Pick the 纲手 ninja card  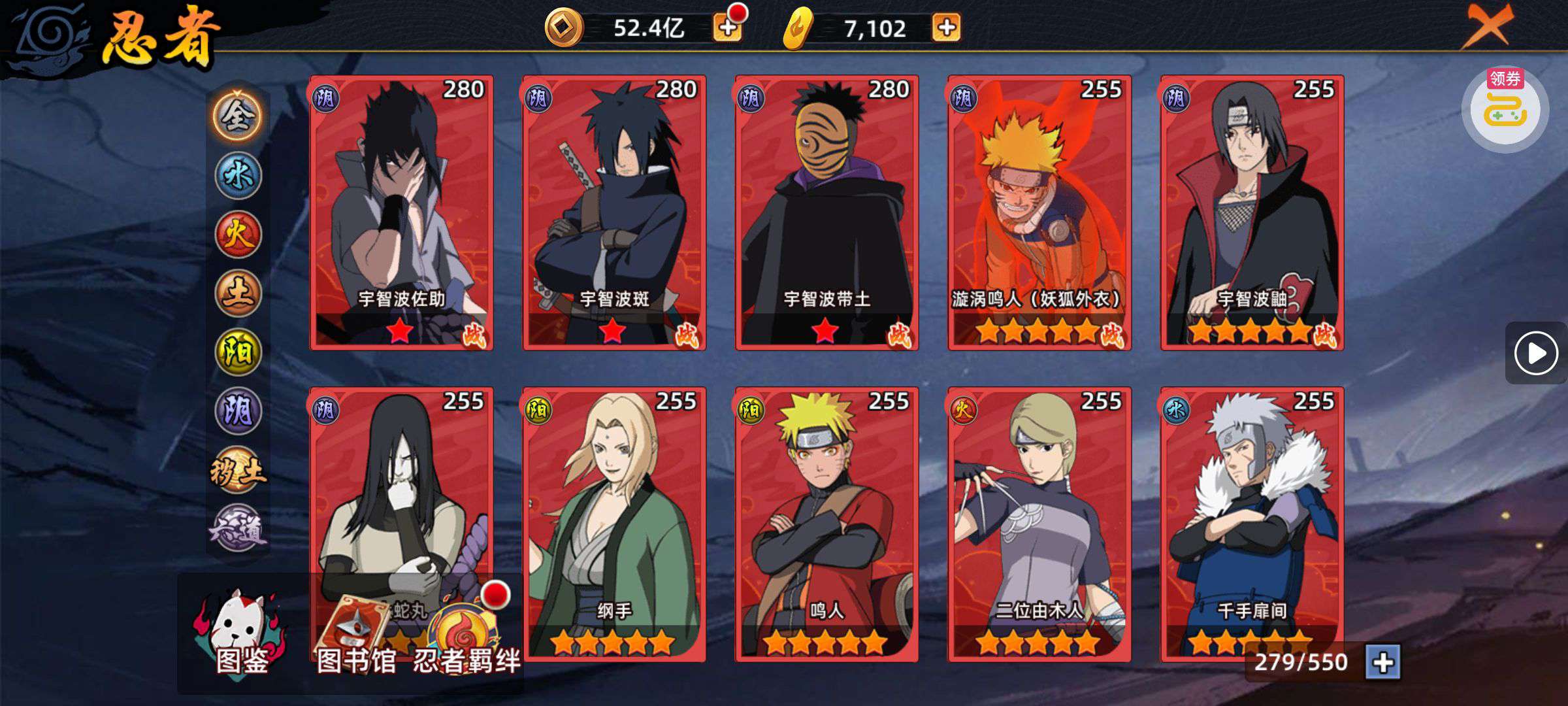pyautogui.click(x=614, y=523)
